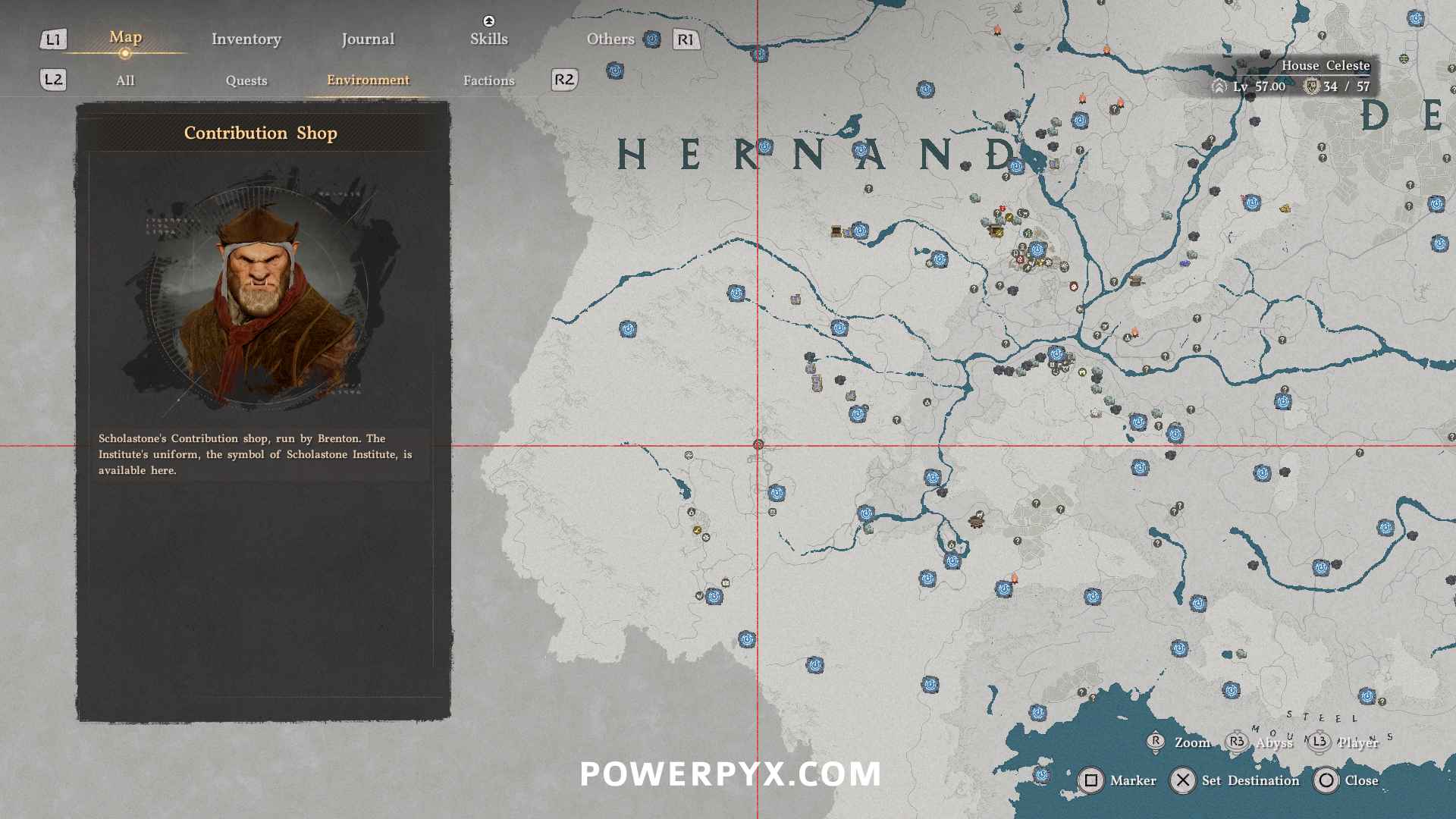Filter map by Factions
The image size is (1456, 819).
pos(488,80)
